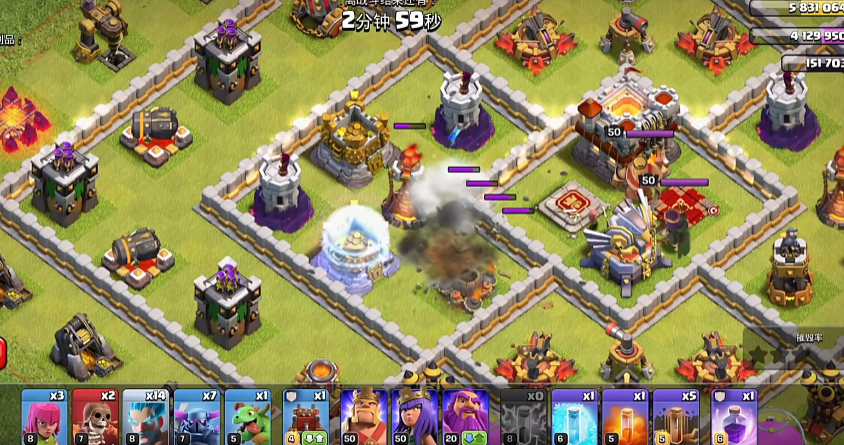Choose the skeleton Wall Breaker card
The width and height of the screenshot is (844, 445).
tap(96, 417)
